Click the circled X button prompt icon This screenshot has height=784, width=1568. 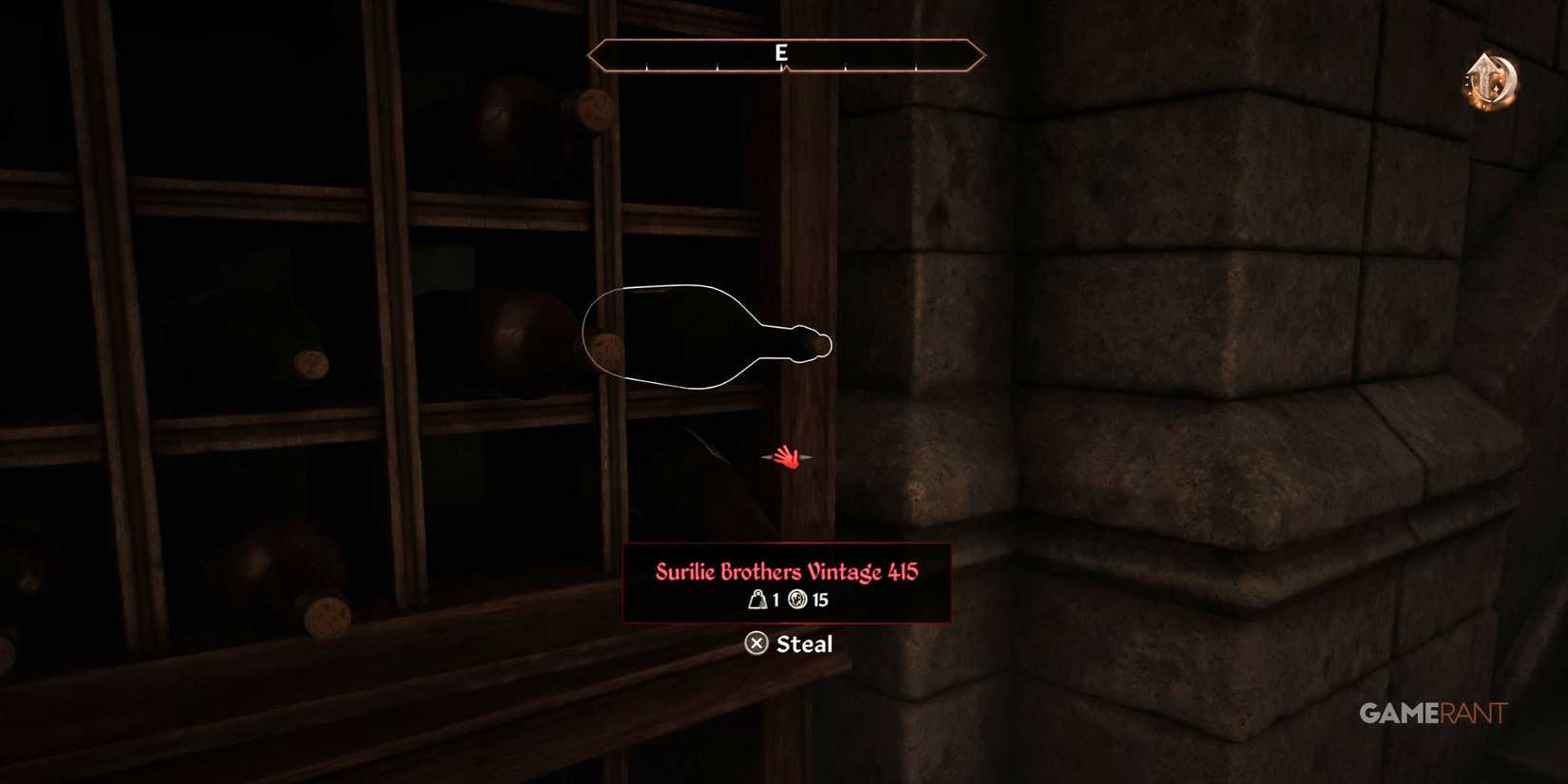(756, 644)
